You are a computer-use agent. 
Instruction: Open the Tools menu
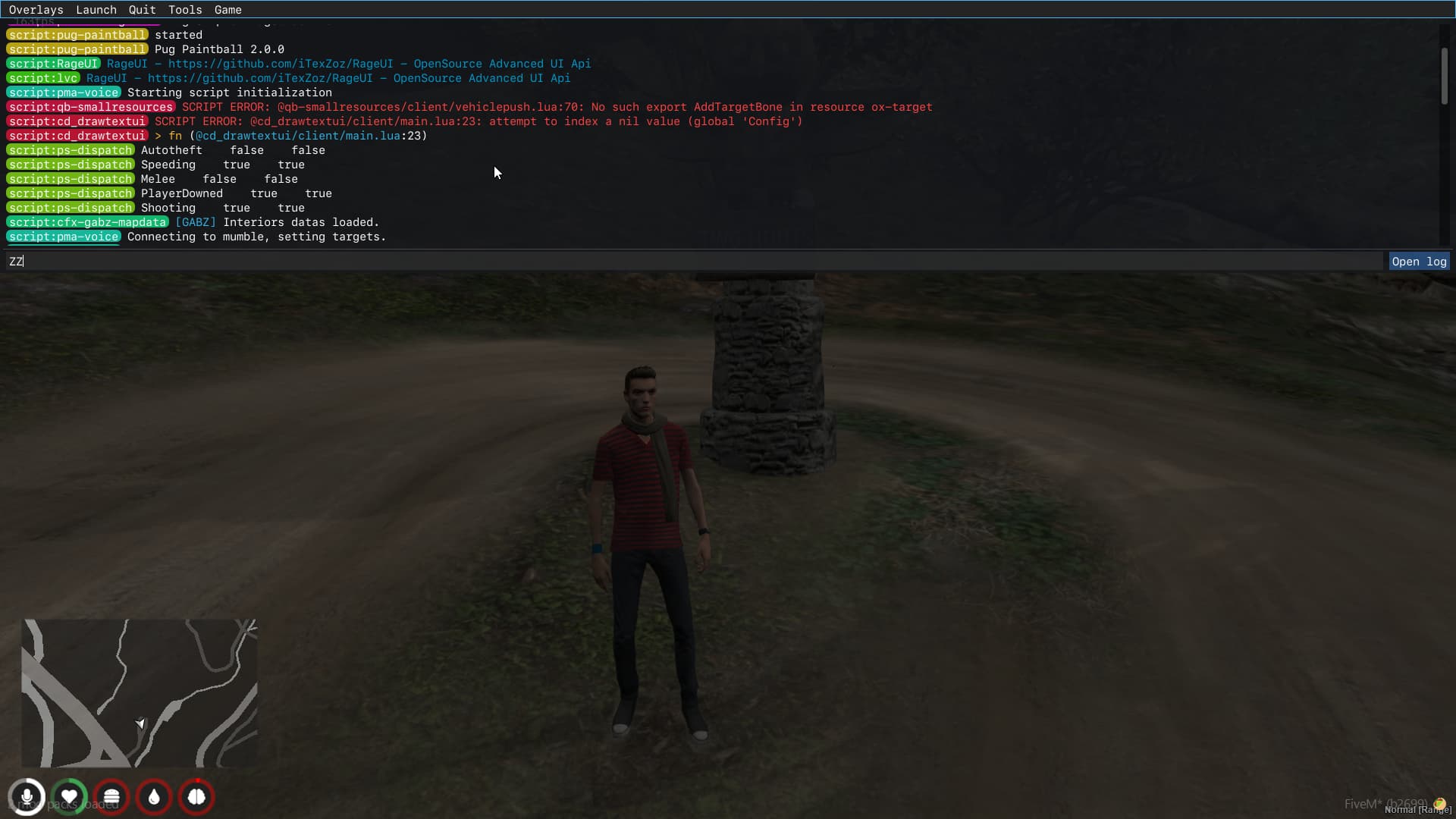point(184,9)
